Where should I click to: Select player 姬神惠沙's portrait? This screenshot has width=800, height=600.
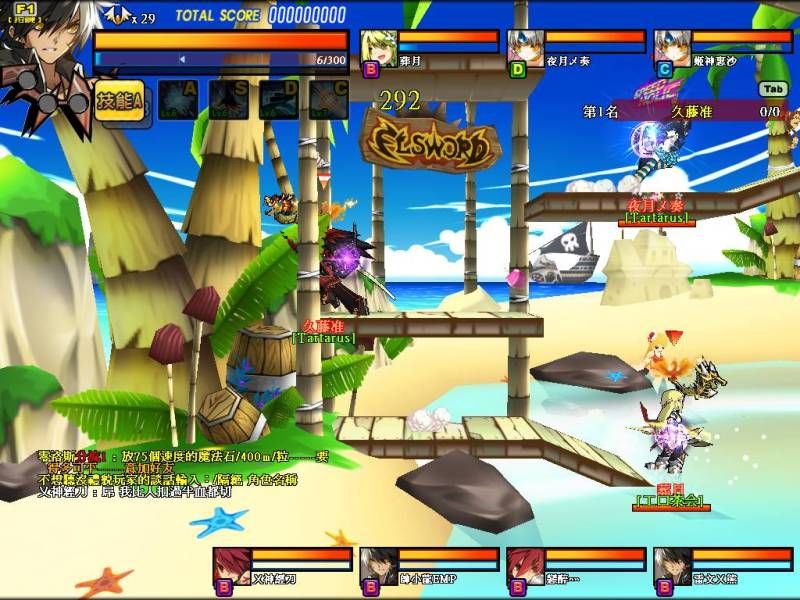pos(673,46)
